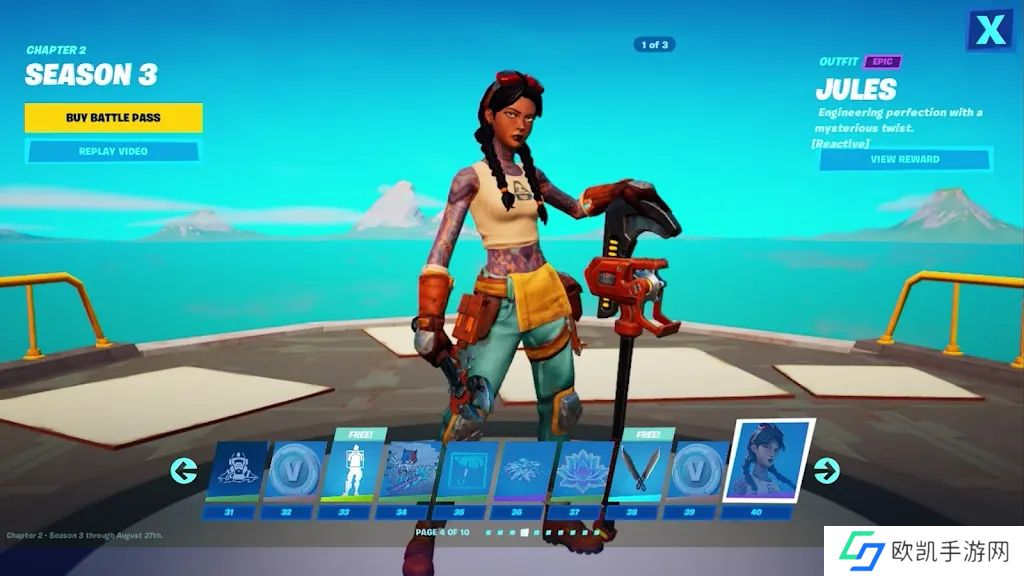
Task: View the Jules outfit reward
Action: pyautogui.click(x=904, y=159)
